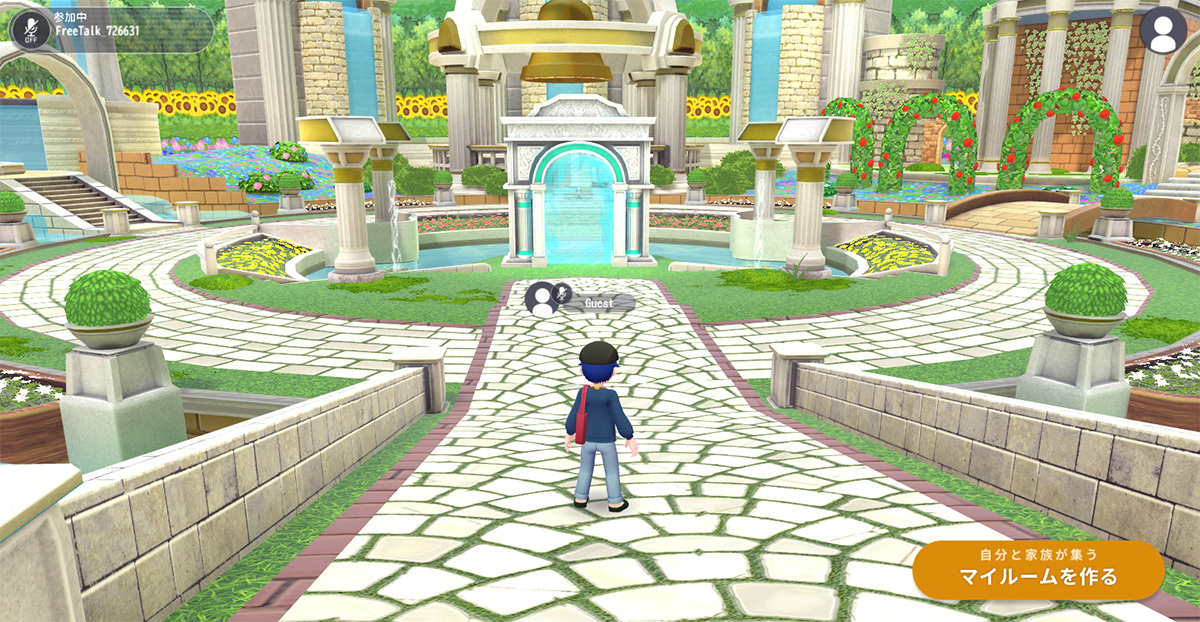Select the Guest player name tag
The image size is (1200, 622).
coord(598,302)
